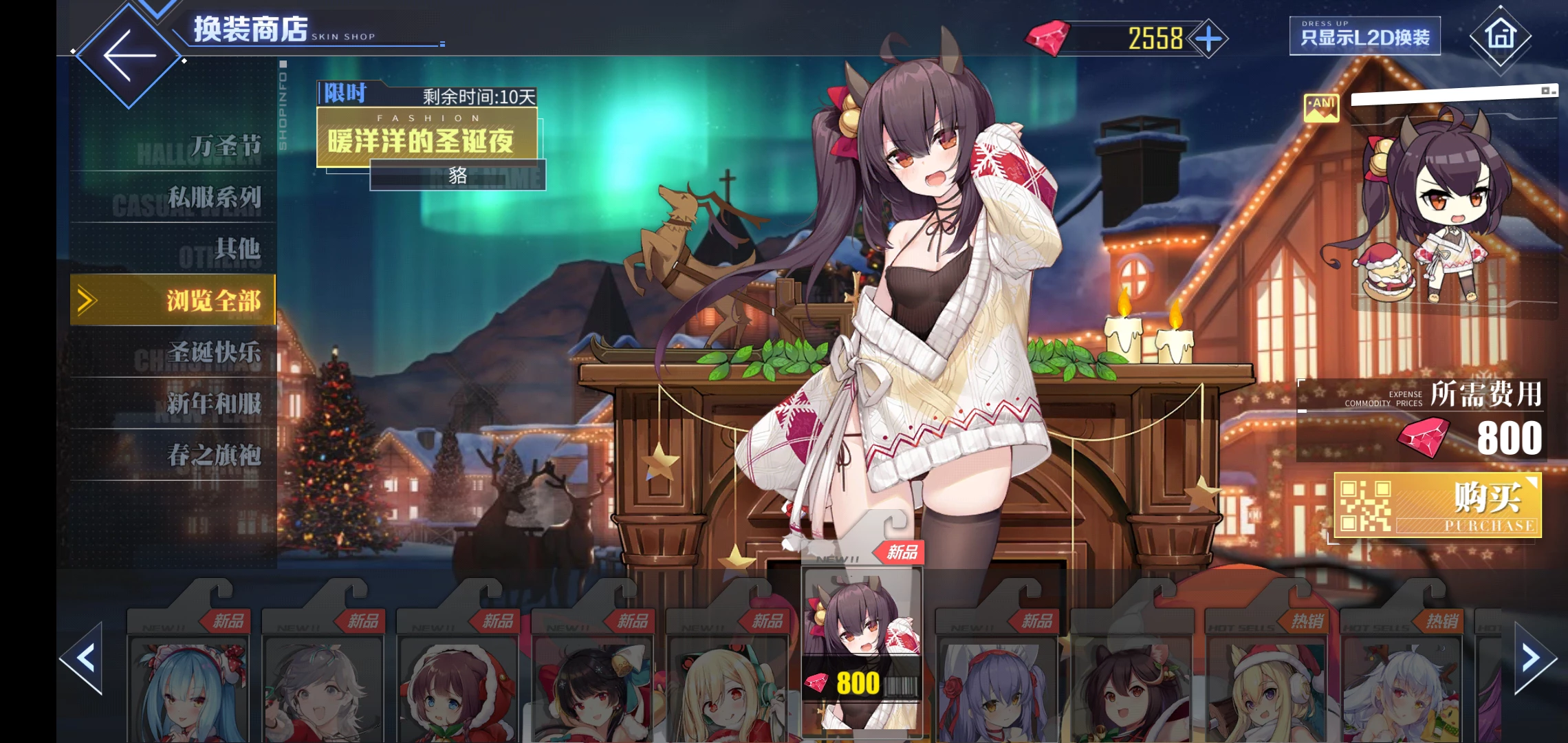This screenshot has height=743, width=1568.
Task: Purchase the skin with the 购买 button
Action: point(1437,506)
